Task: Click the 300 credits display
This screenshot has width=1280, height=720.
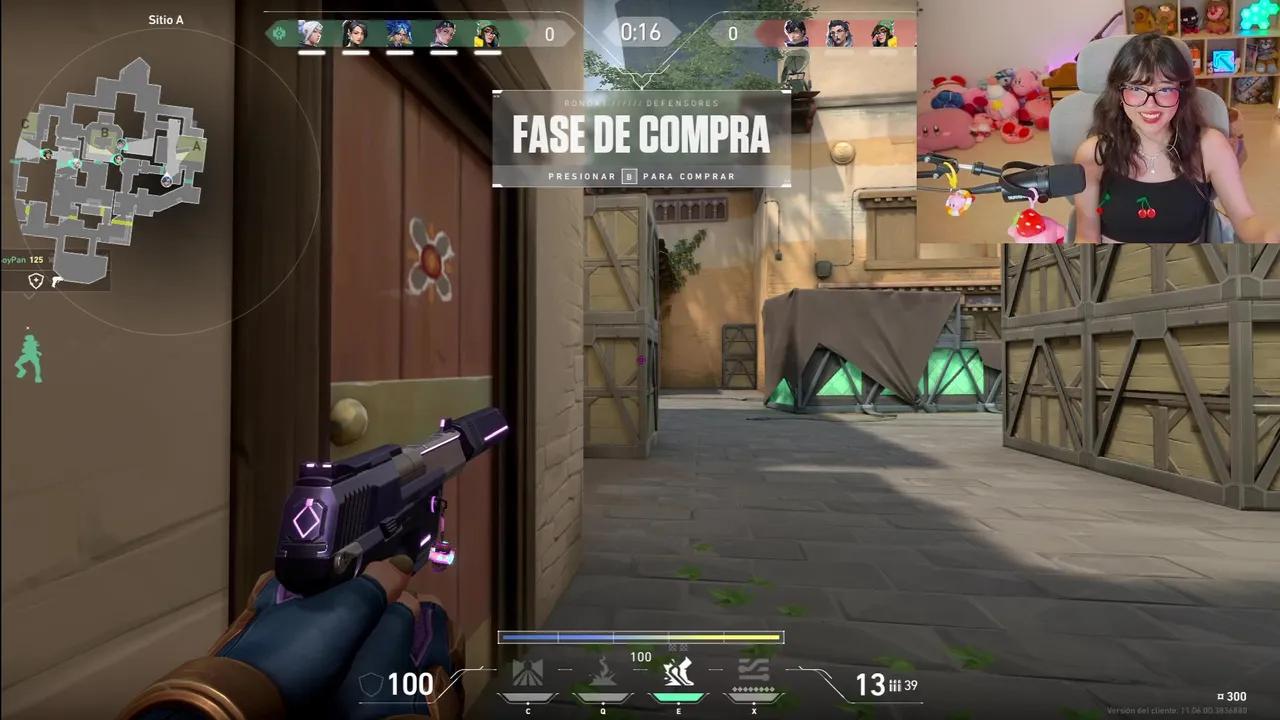Action: (1232, 695)
